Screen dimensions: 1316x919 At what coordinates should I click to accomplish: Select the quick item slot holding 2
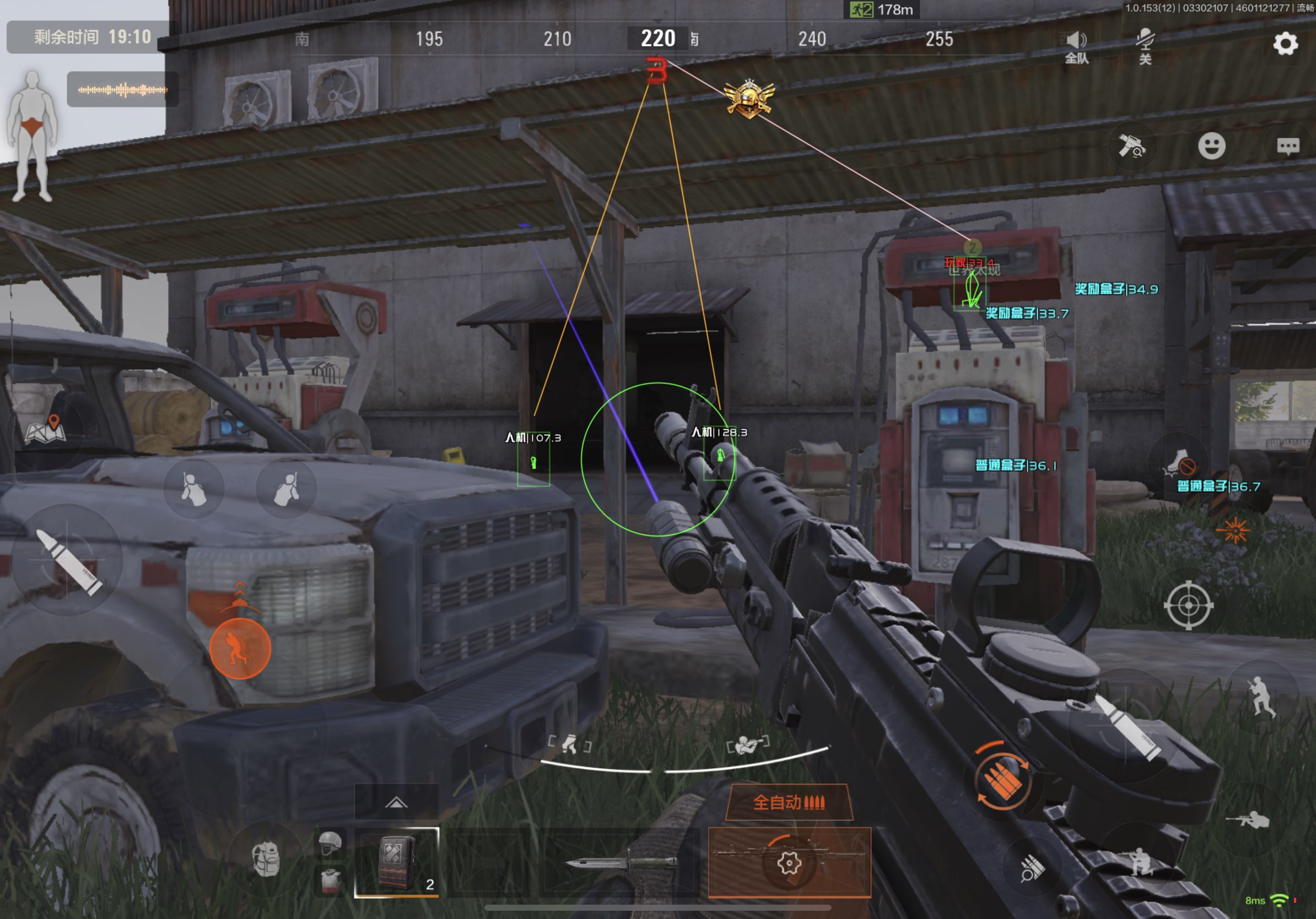click(397, 862)
